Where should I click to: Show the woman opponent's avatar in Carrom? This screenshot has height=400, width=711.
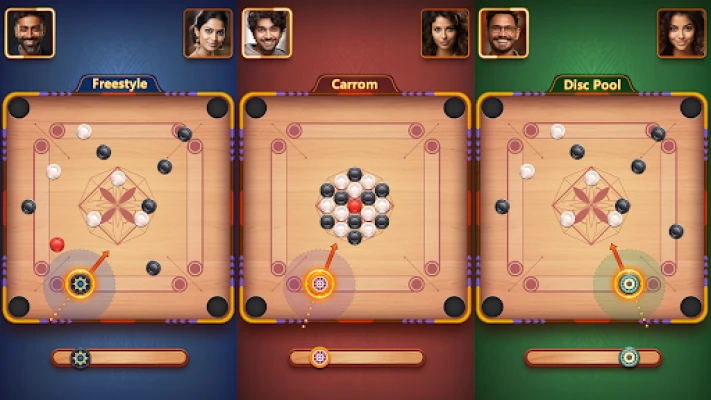click(x=445, y=33)
